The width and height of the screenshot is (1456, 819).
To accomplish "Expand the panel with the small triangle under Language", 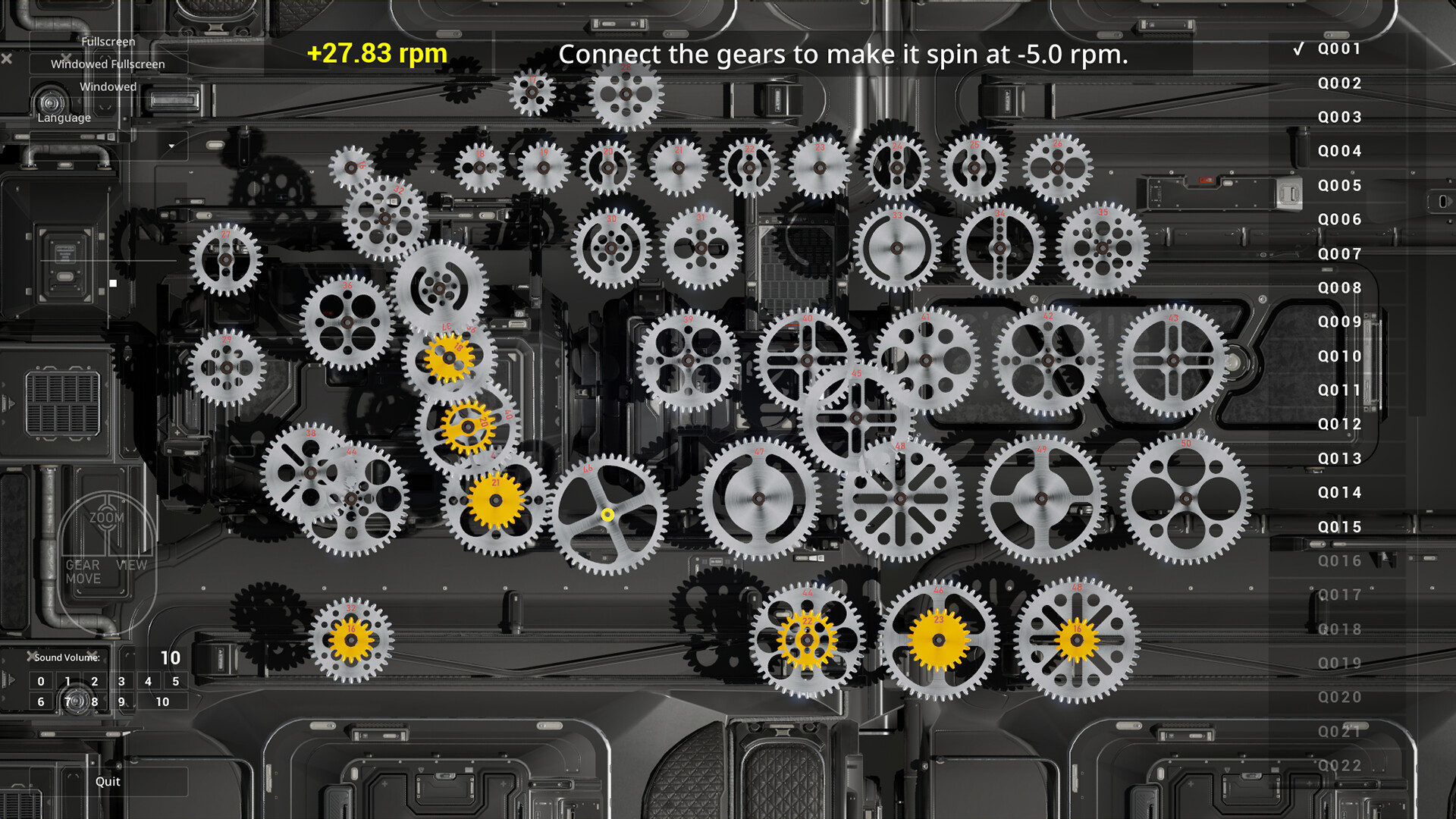I will (173, 146).
